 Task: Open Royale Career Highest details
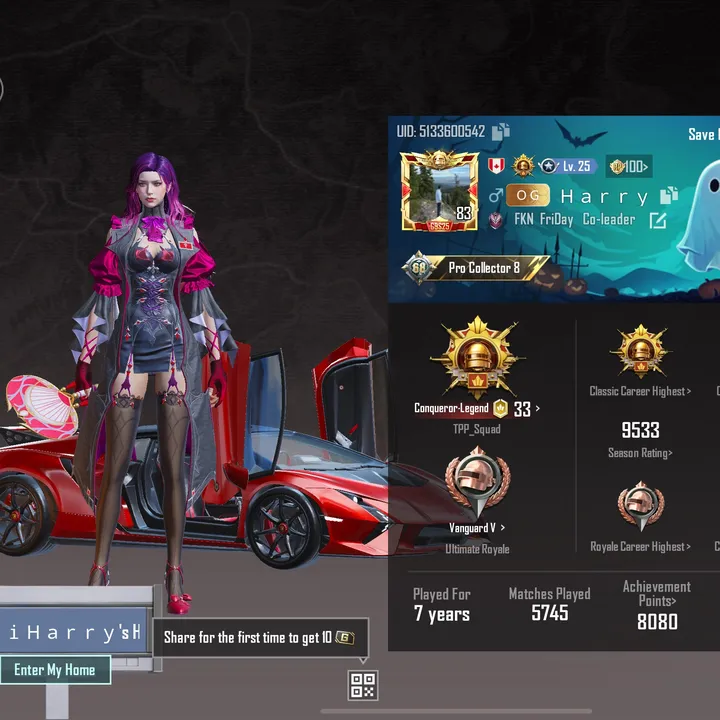coord(640,546)
